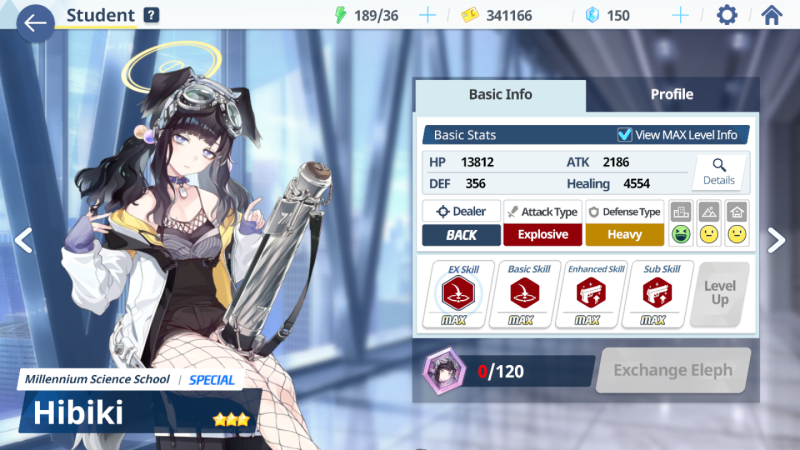Show the next student with right arrow

pos(777,239)
